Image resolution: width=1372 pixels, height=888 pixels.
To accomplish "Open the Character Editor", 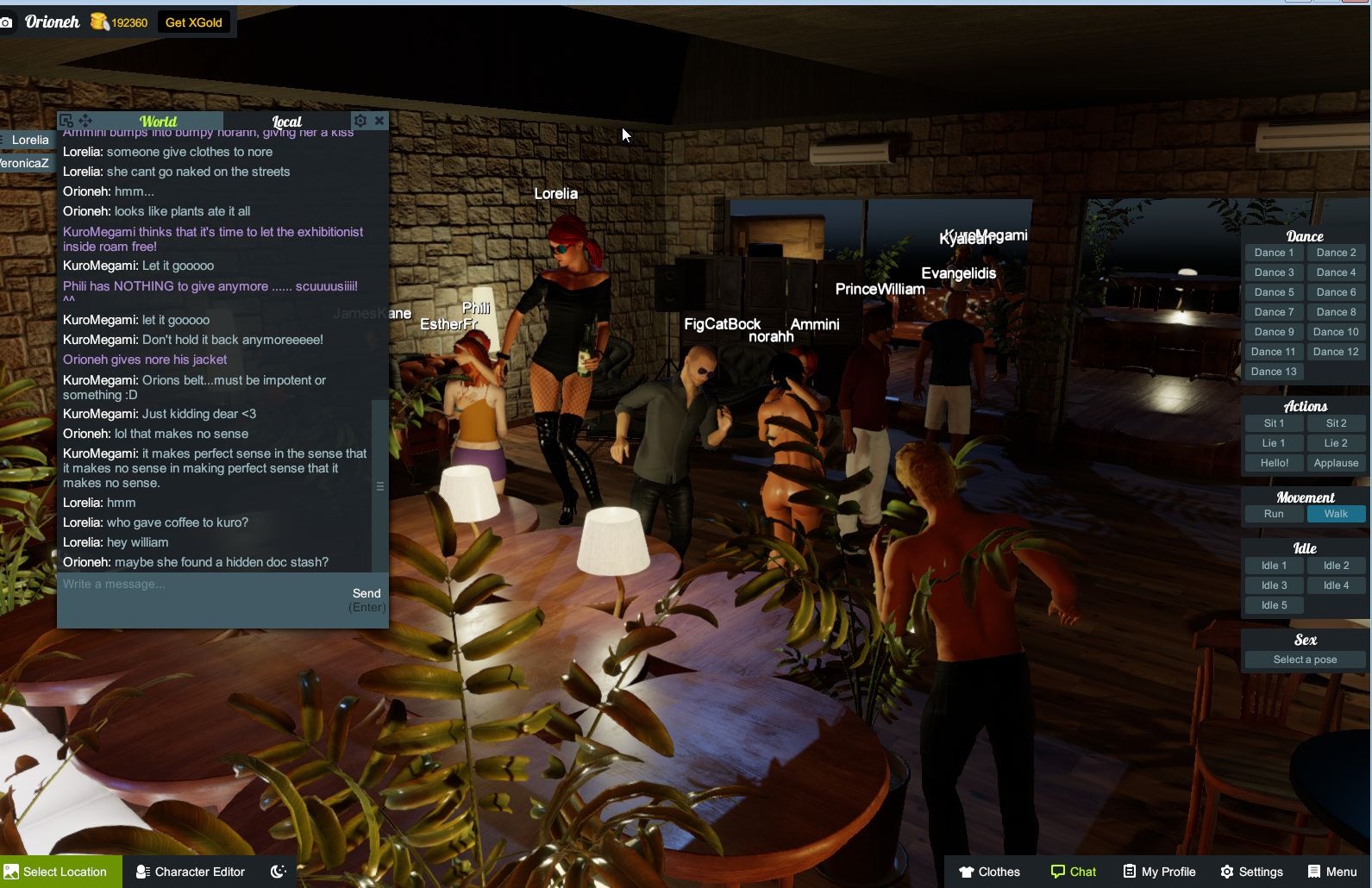I will coord(190,871).
